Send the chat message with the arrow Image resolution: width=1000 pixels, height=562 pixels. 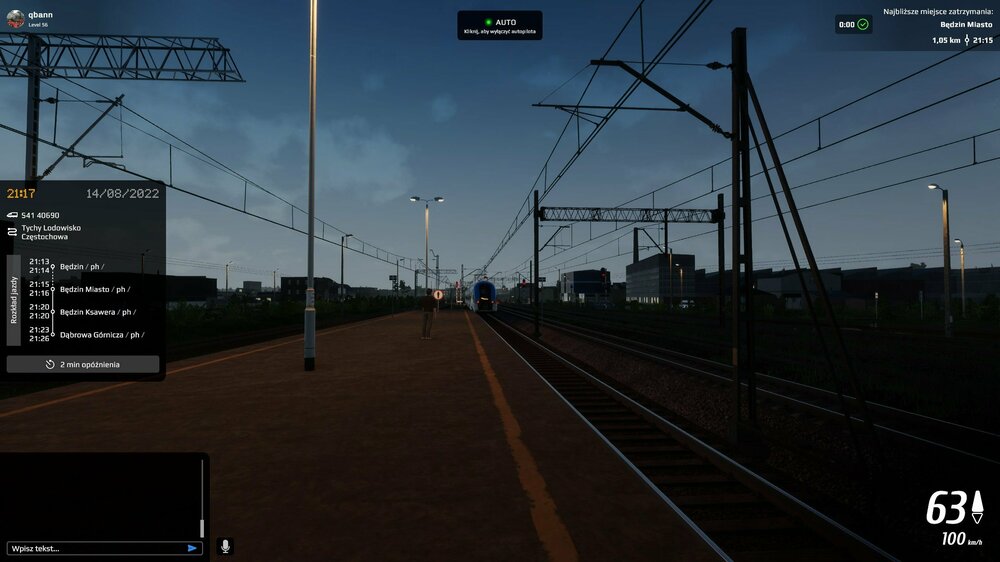[x=192, y=548]
